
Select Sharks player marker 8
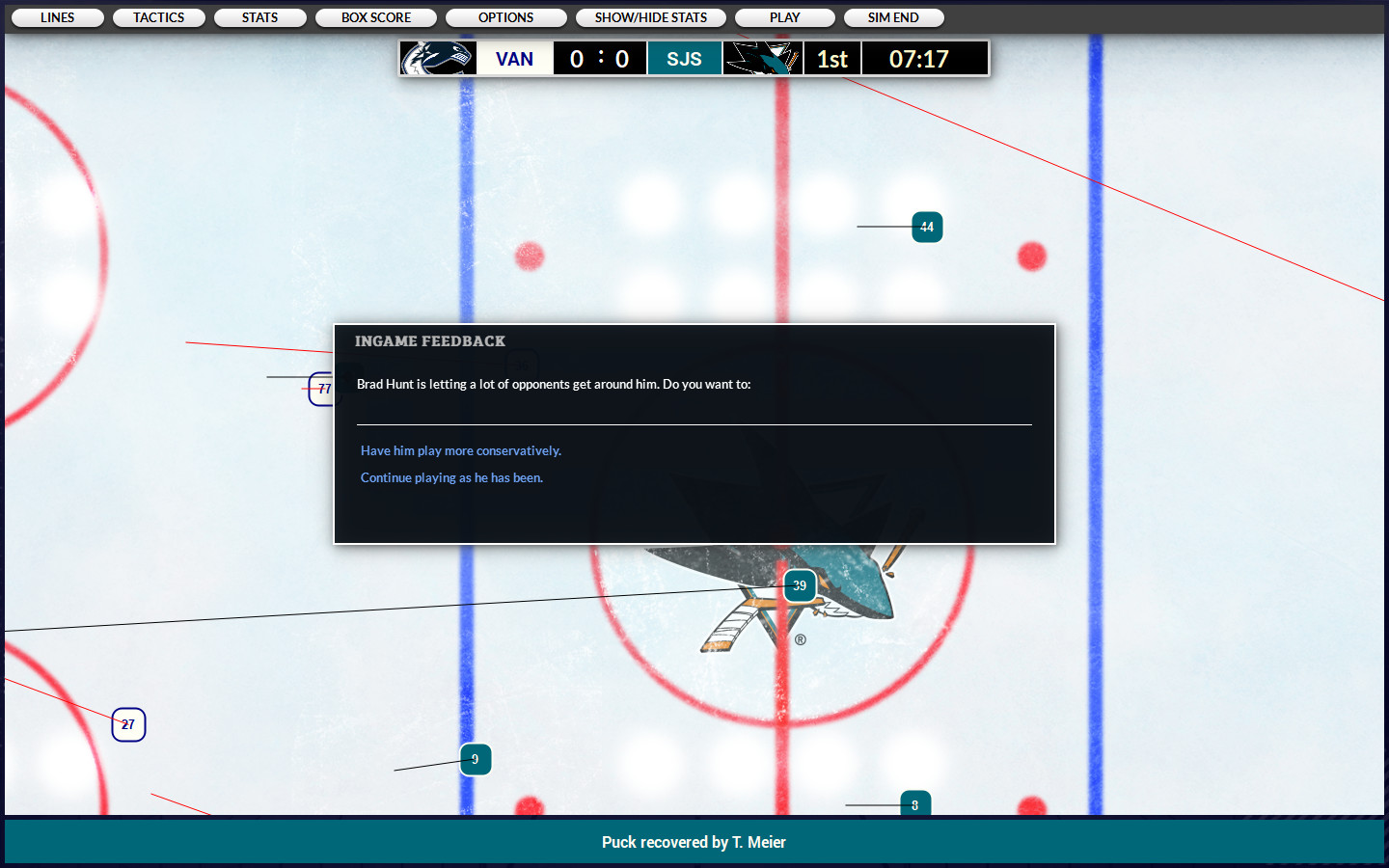914,803
